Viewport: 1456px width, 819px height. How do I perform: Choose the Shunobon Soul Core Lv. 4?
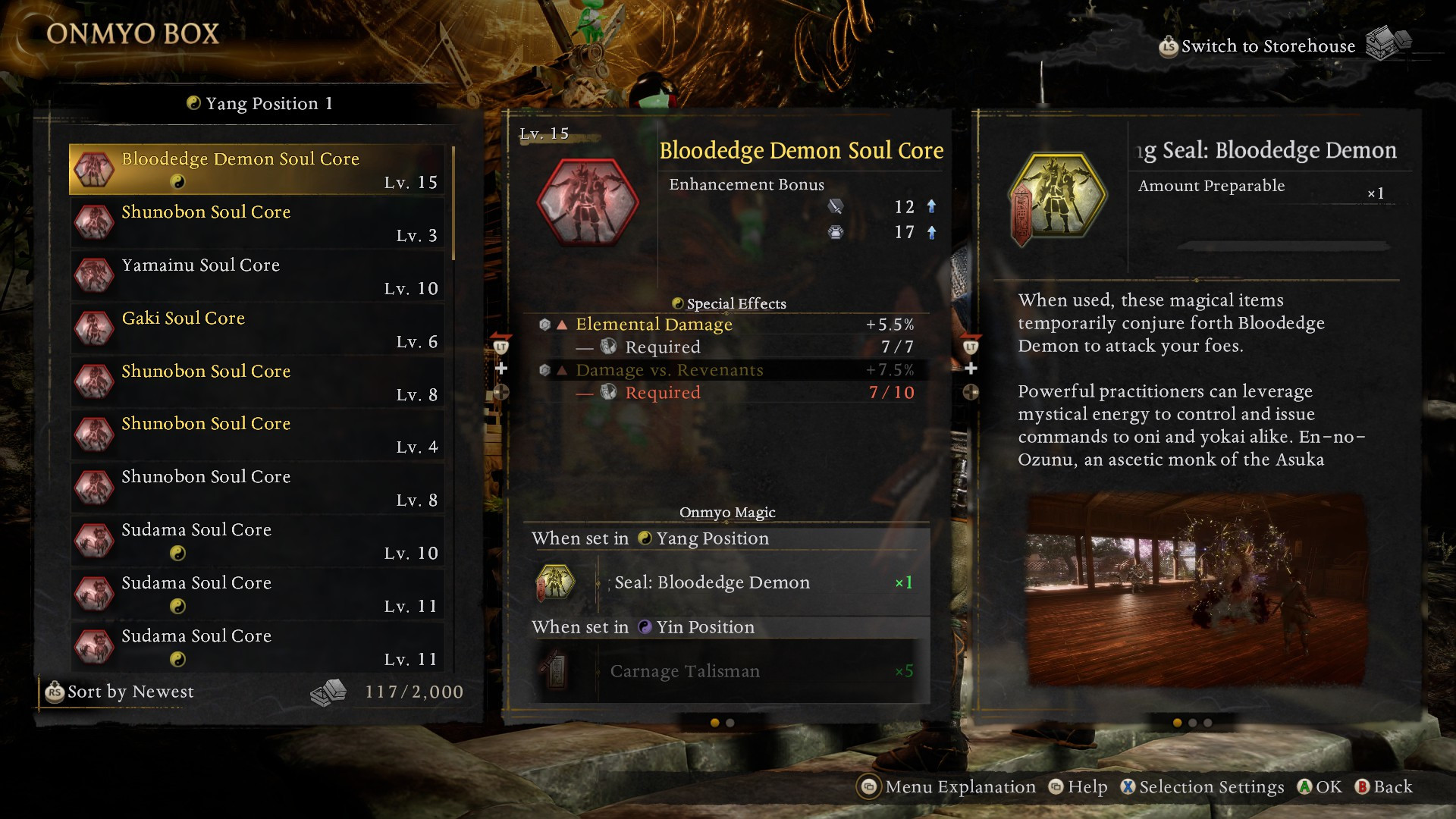point(258,435)
